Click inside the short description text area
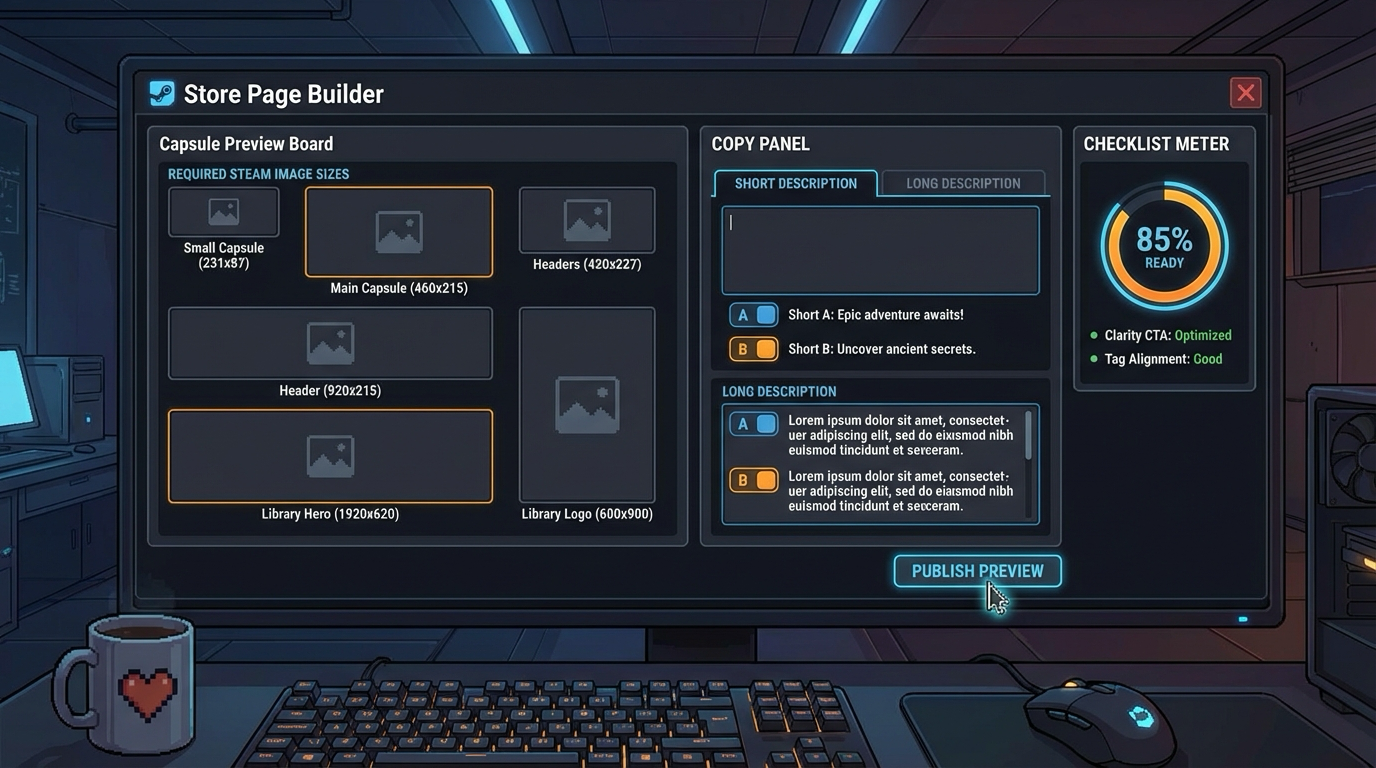The image size is (1376, 768). [x=880, y=249]
